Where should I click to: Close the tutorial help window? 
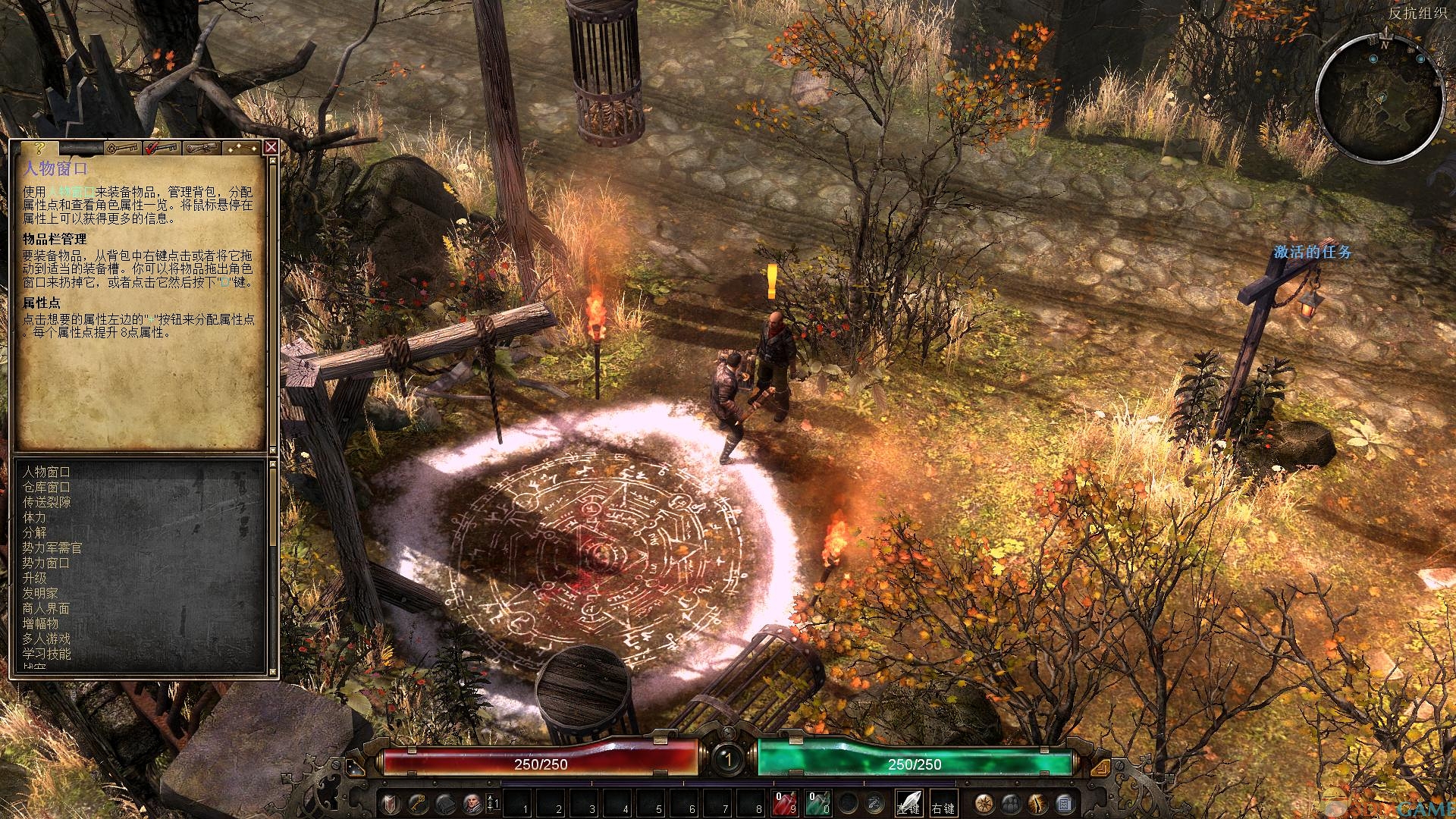click(271, 147)
